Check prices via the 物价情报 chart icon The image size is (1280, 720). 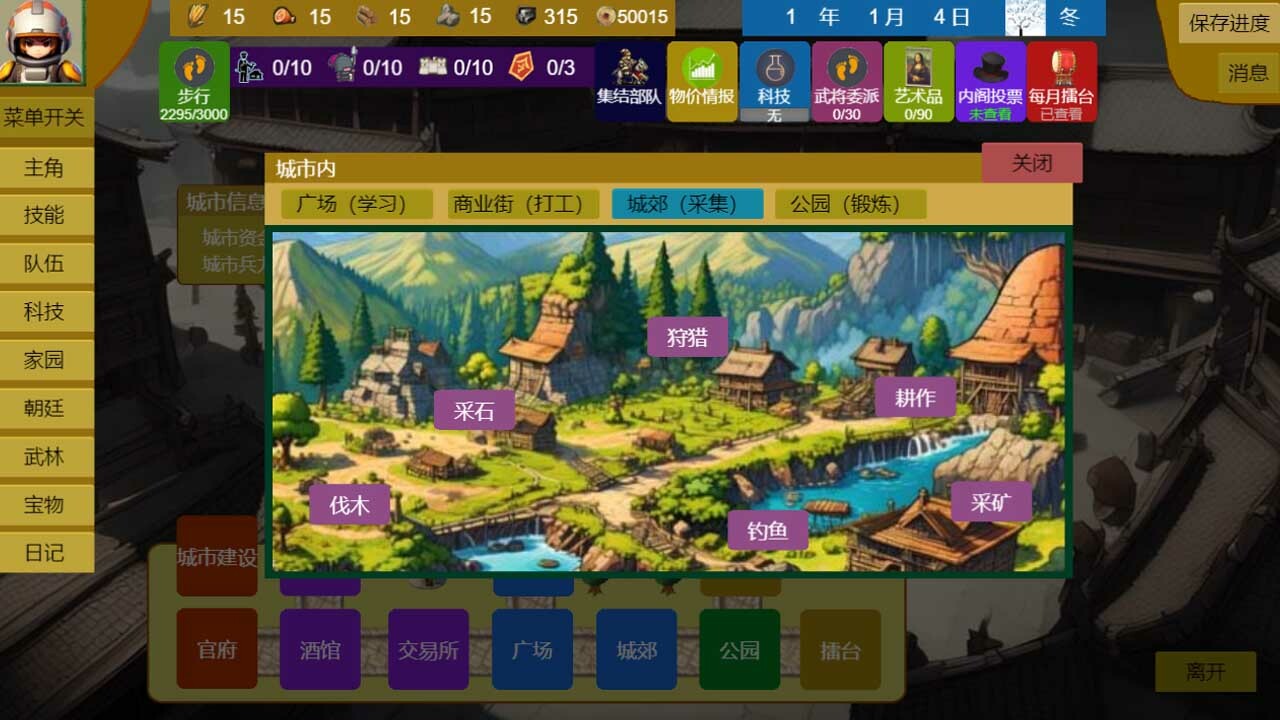(x=700, y=75)
